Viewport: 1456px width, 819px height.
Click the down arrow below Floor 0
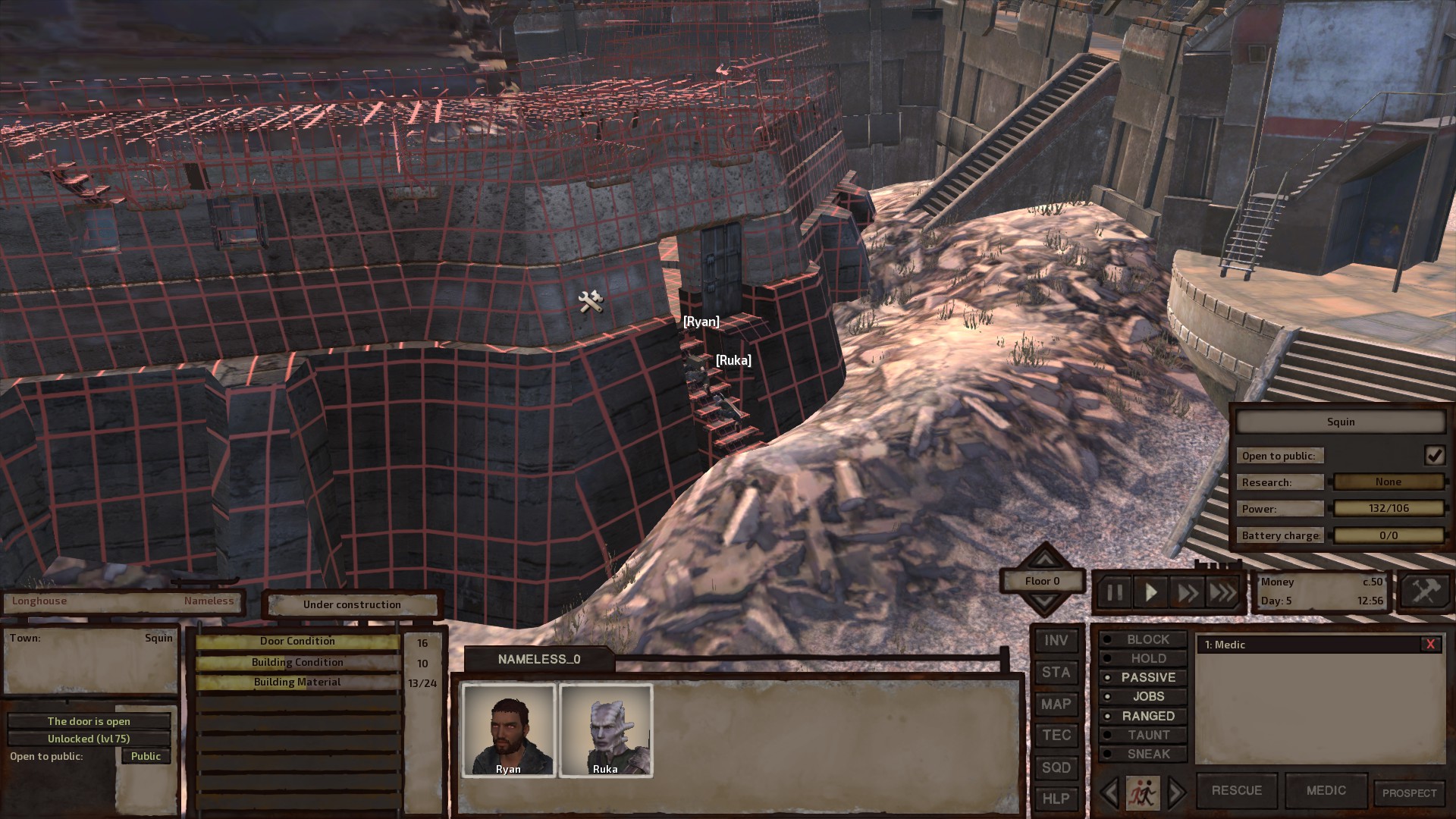(x=1046, y=601)
